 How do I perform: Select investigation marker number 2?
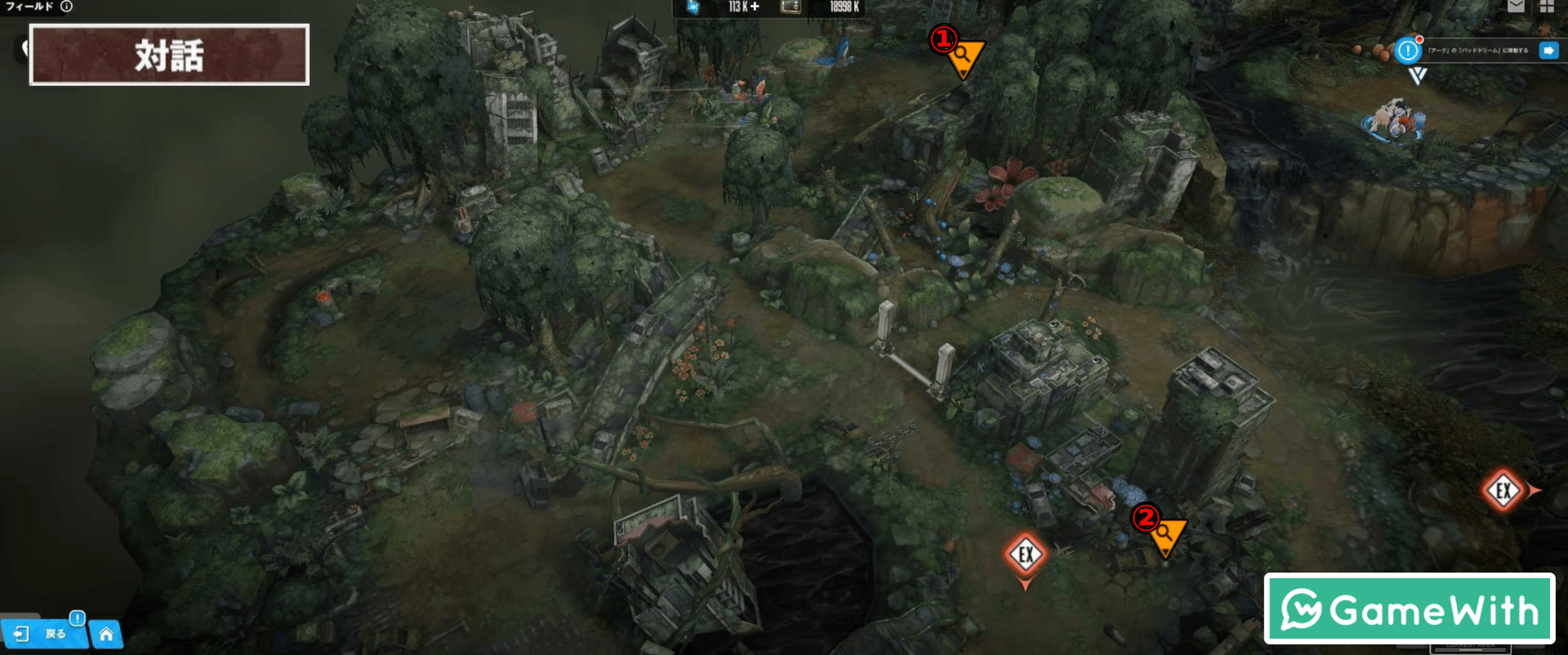(x=1165, y=535)
